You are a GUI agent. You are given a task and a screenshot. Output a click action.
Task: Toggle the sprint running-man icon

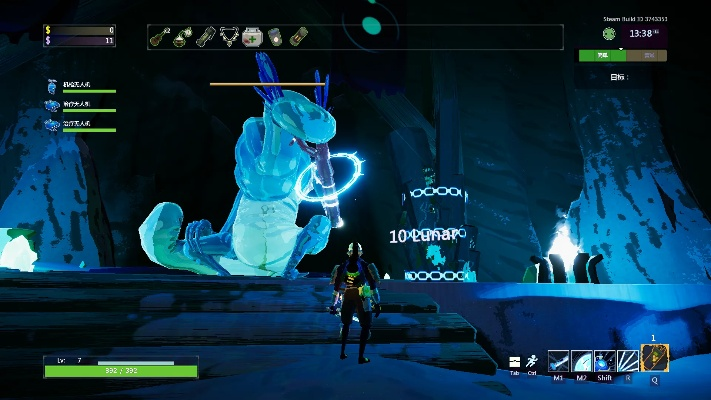click(x=531, y=361)
